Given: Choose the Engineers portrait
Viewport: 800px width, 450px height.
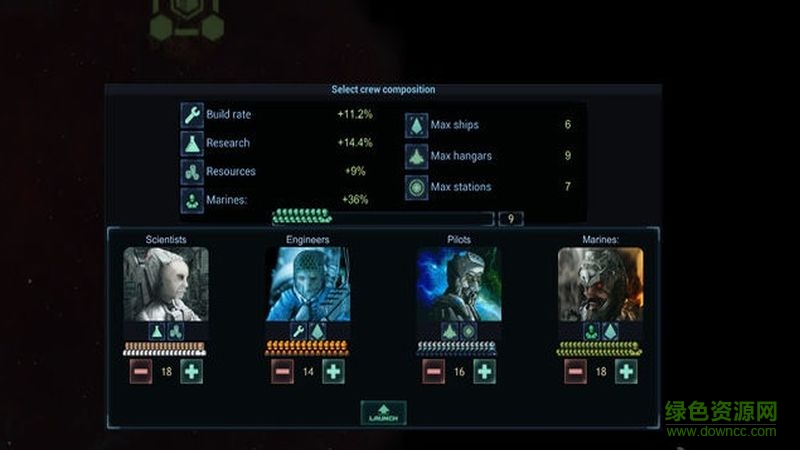Looking at the screenshot, I should click(x=308, y=284).
